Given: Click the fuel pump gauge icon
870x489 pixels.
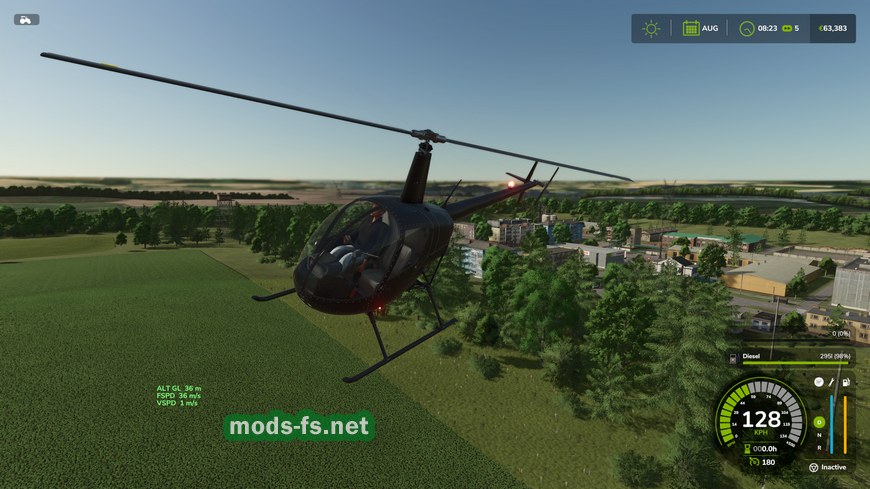Looking at the screenshot, I should click(x=846, y=382).
